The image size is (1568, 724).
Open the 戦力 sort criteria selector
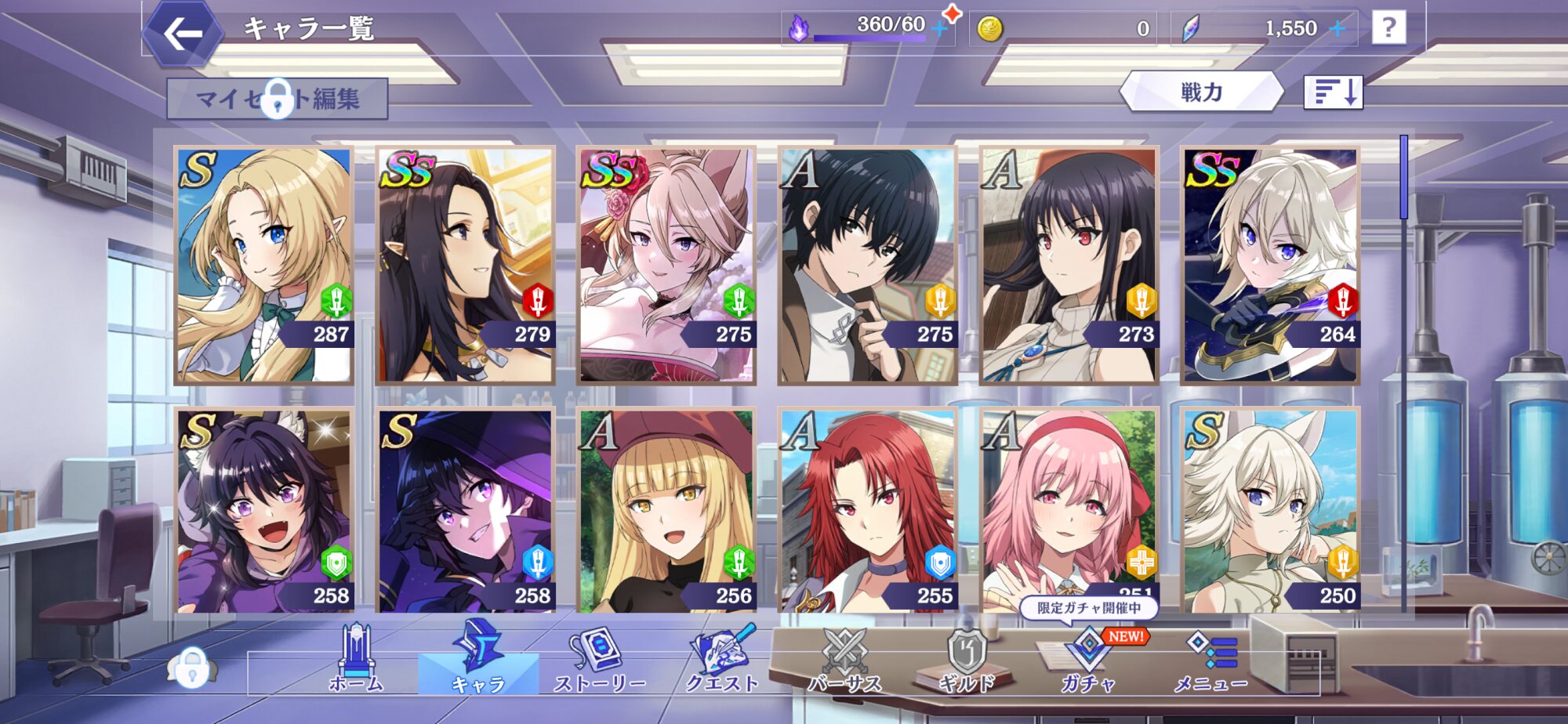[x=1201, y=92]
